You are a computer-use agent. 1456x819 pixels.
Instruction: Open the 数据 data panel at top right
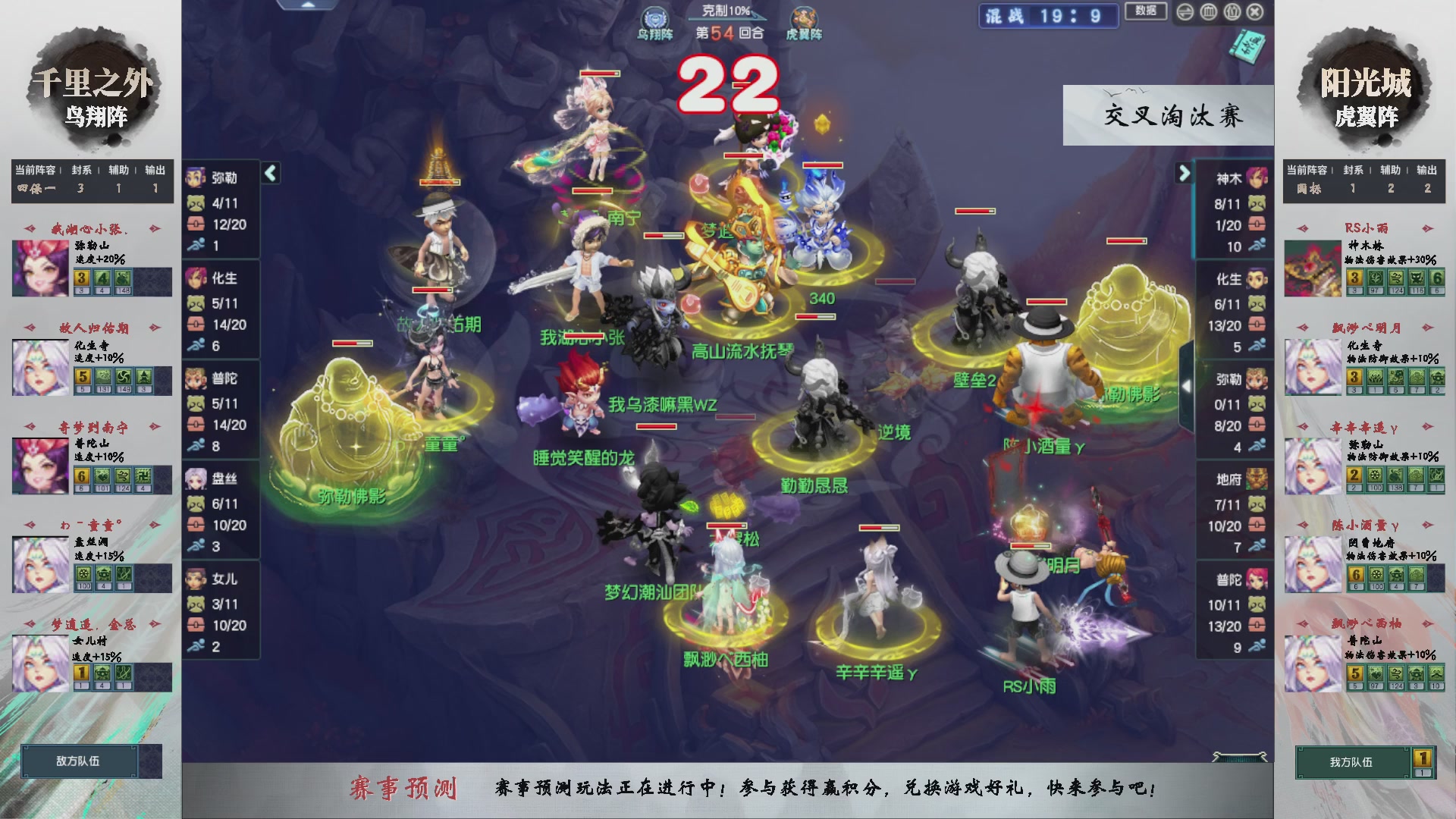click(1145, 11)
